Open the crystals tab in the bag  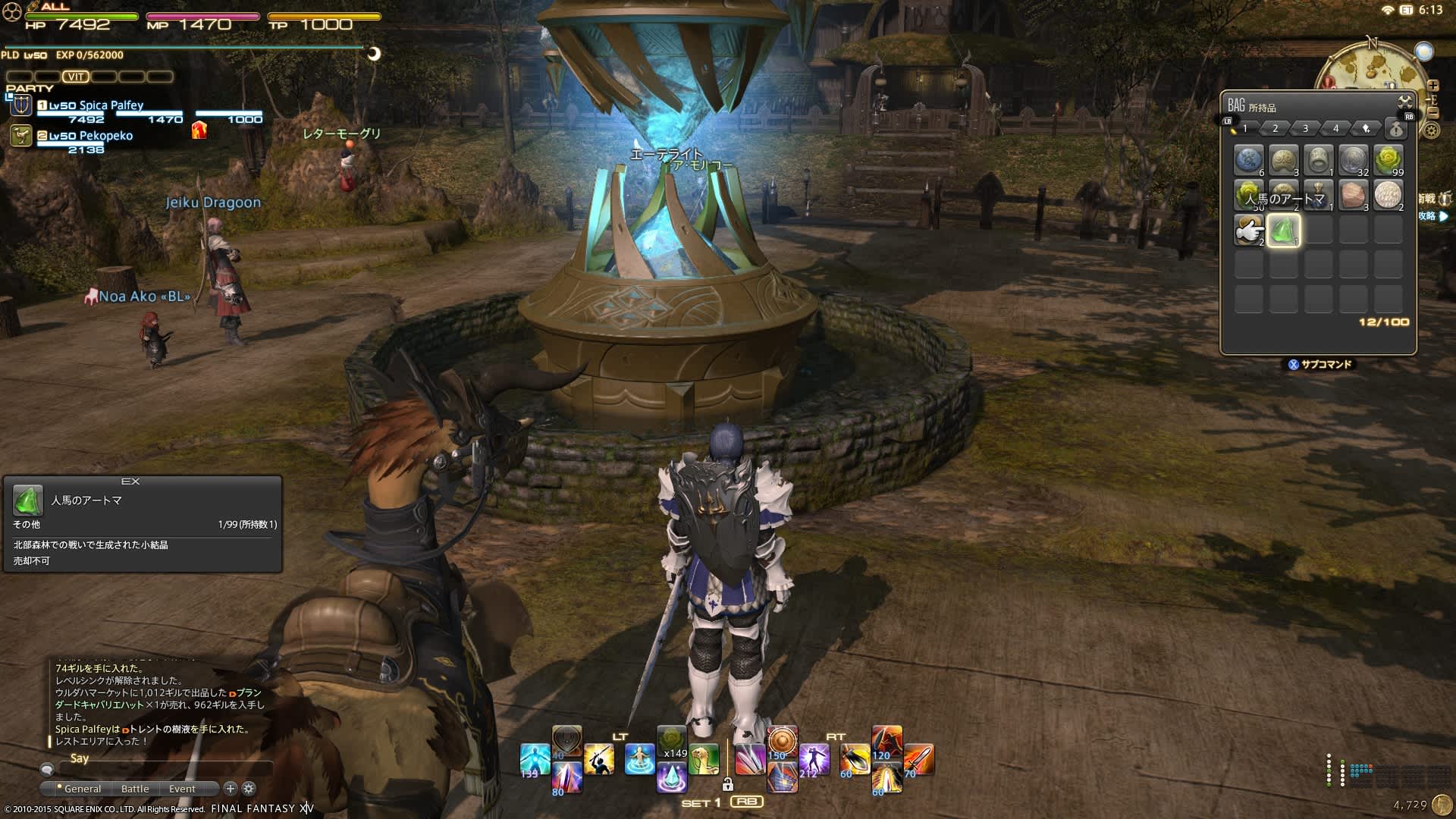[1366, 128]
